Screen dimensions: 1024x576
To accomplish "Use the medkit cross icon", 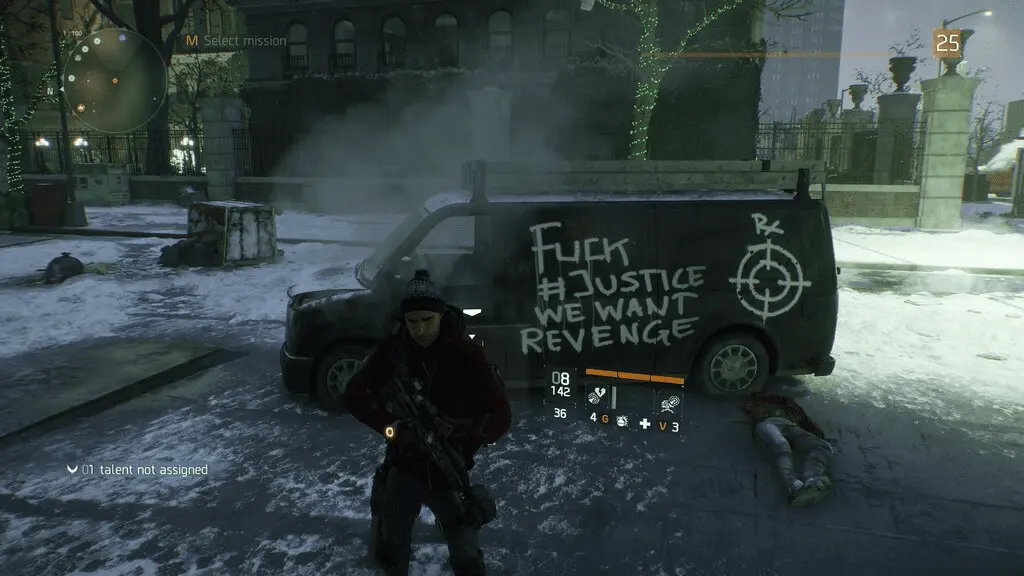I will (645, 425).
